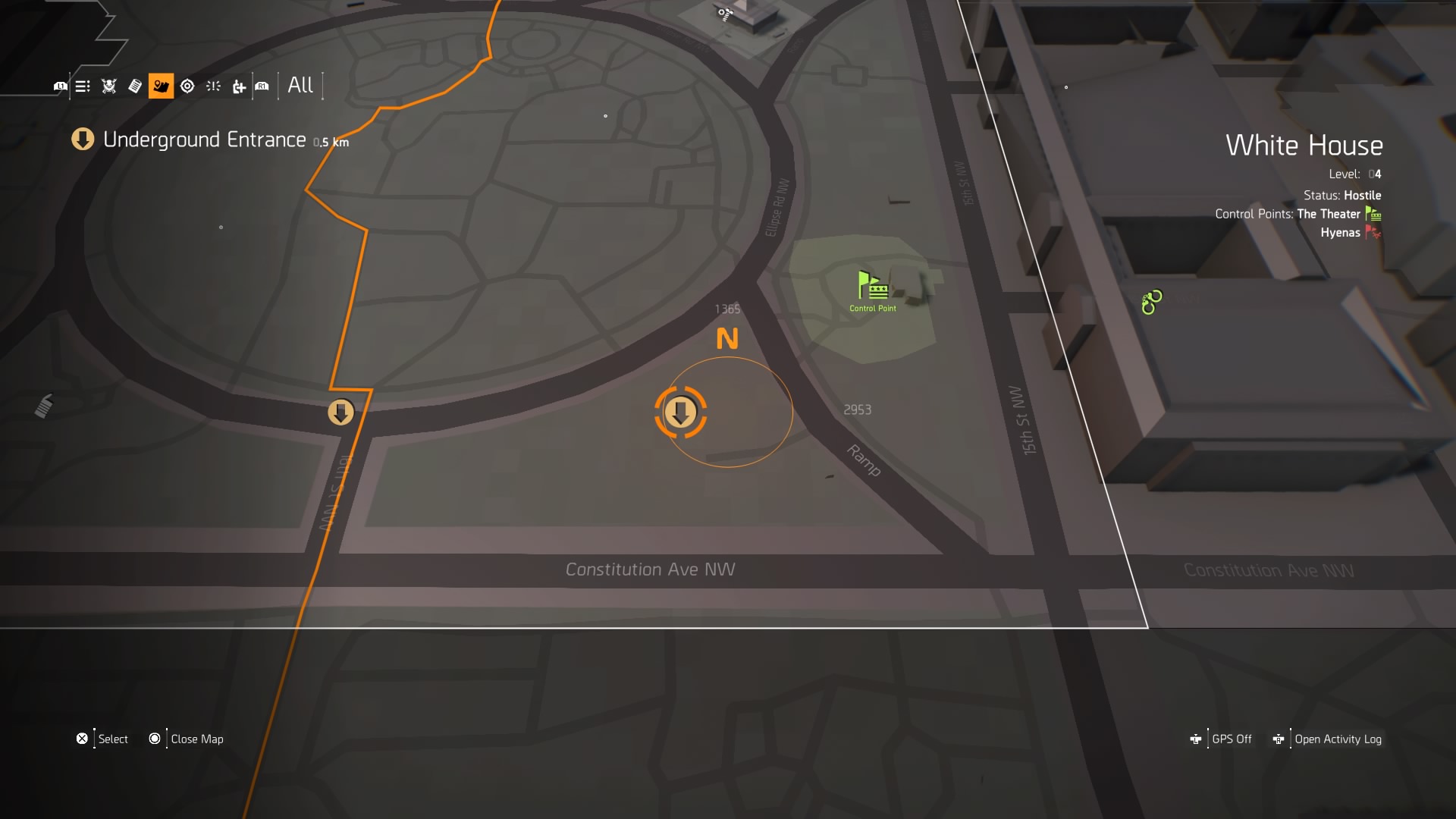This screenshot has height=819, width=1456.
Task: Expand the R1 filter tab selector
Action: click(262, 86)
